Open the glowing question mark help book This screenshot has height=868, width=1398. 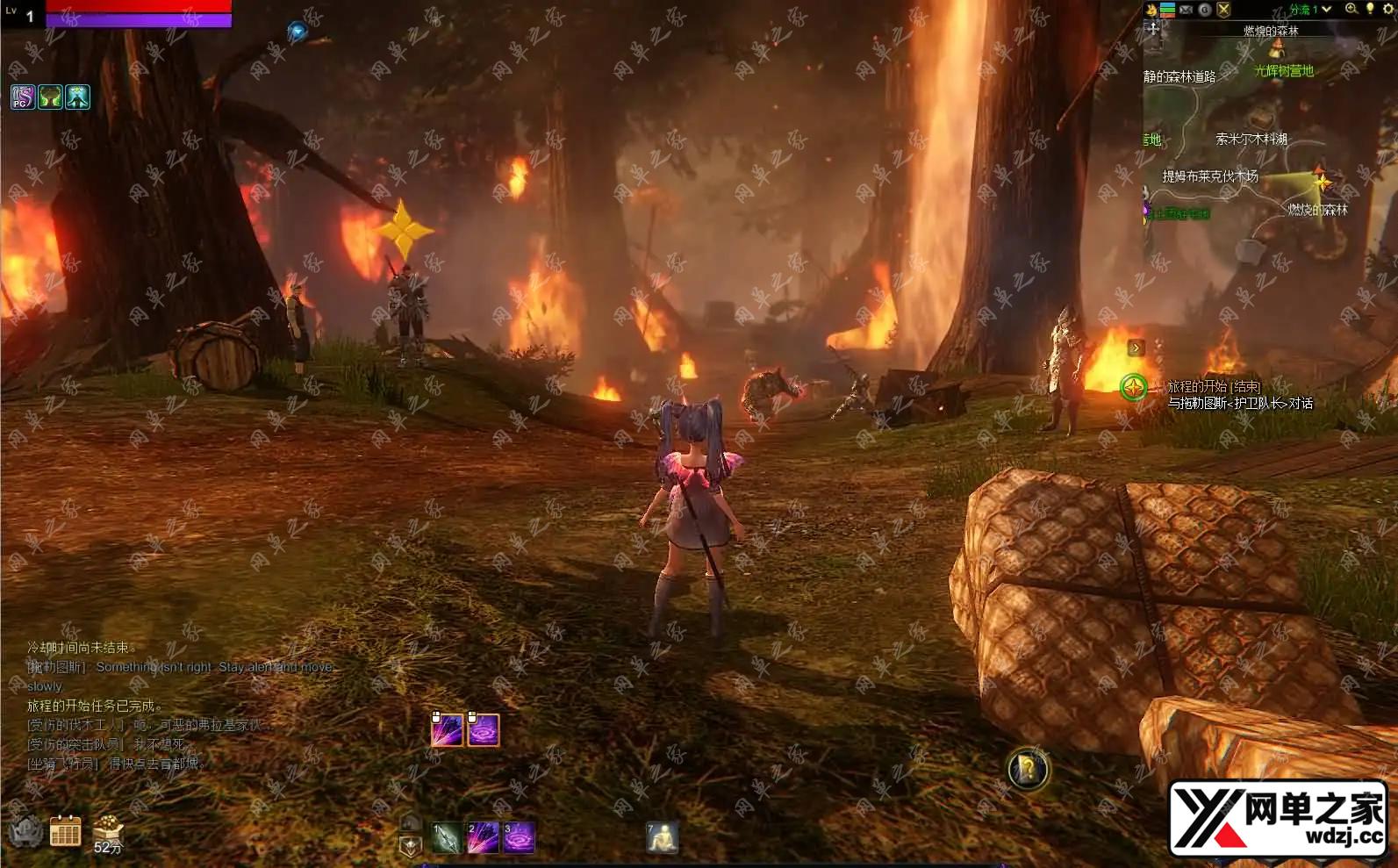pyautogui.click(x=1027, y=770)
